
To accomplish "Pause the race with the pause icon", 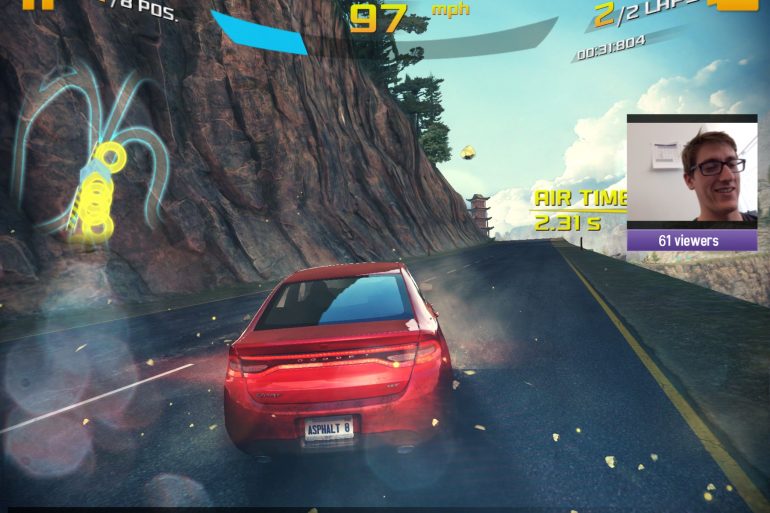I will [x=38, y=4].
